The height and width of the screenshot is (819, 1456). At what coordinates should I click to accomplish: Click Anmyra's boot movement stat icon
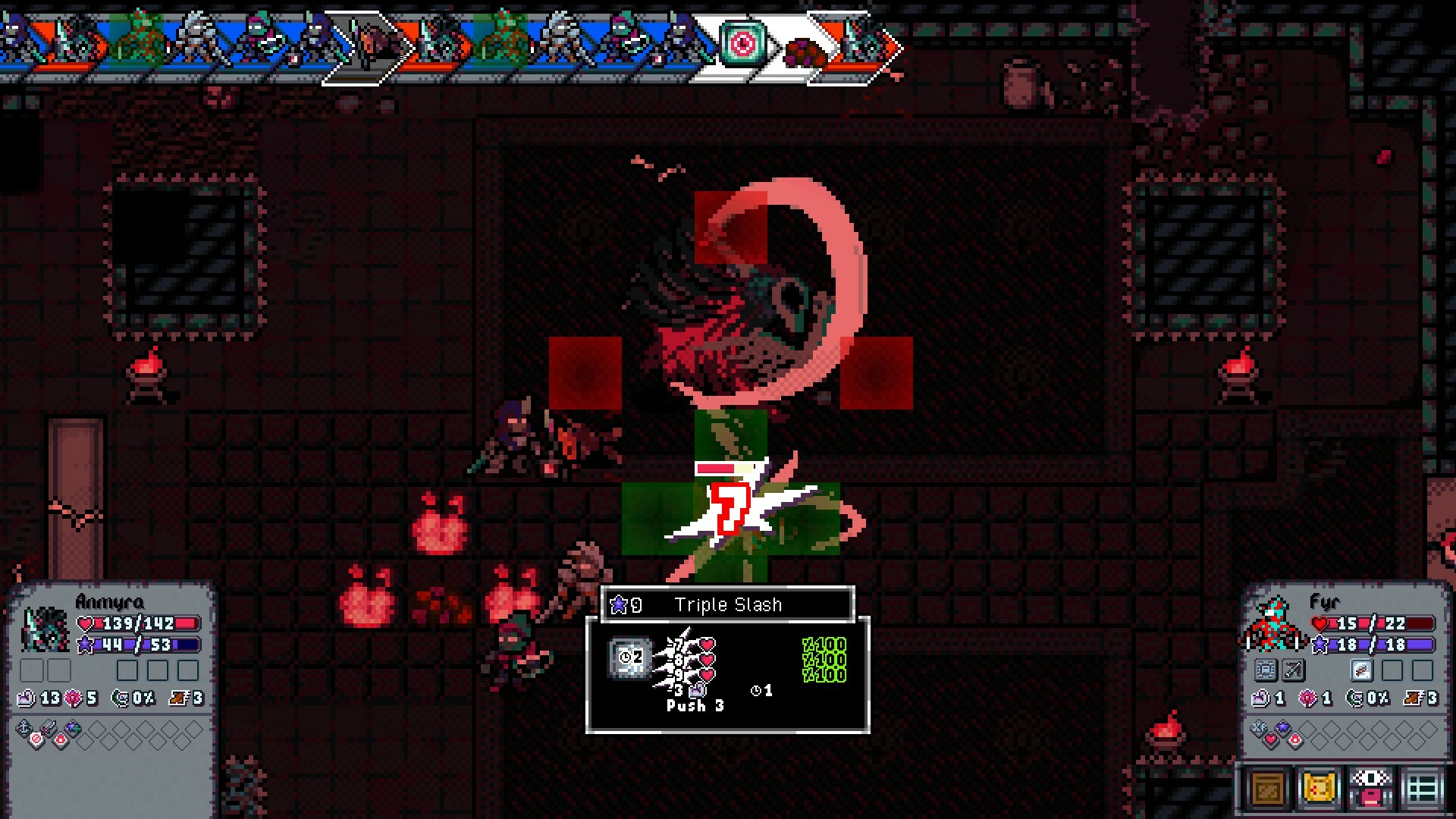(x=178, y=699)
